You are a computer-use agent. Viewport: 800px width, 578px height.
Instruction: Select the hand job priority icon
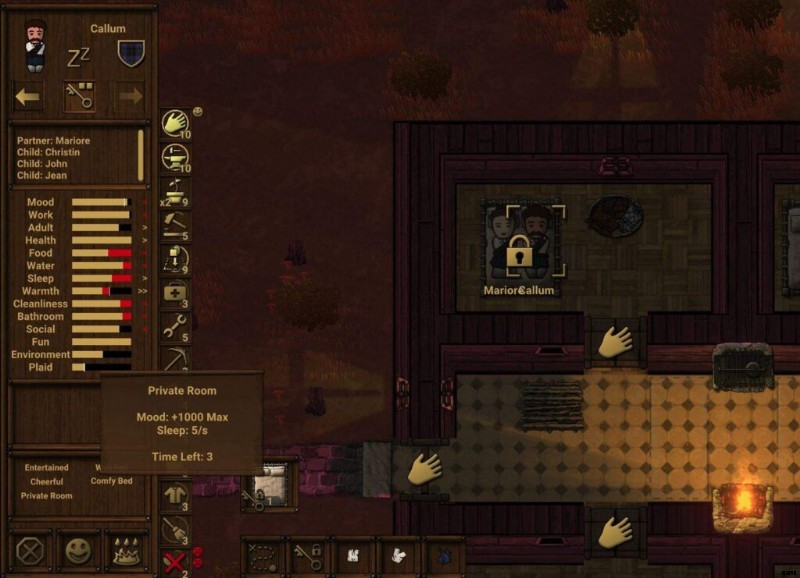click(x=176, y=123)
